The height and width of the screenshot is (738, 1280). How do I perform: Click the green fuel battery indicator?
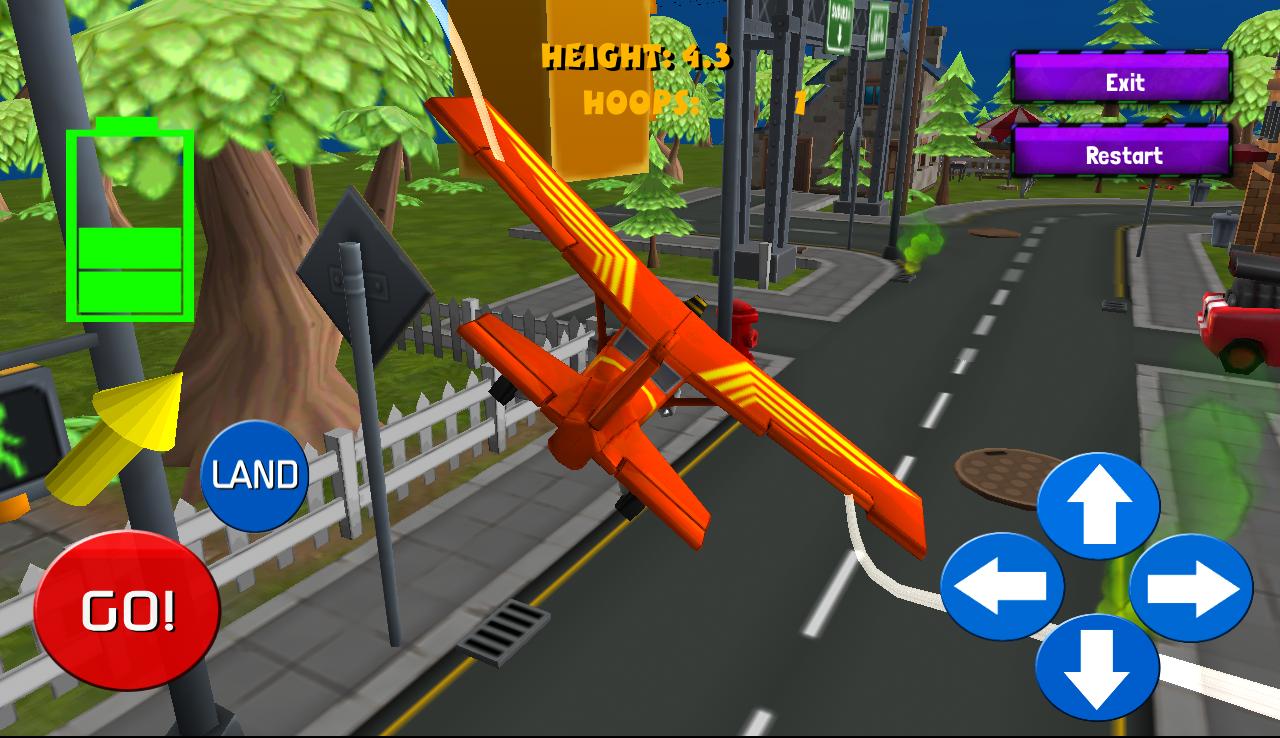tap(128, 220)
